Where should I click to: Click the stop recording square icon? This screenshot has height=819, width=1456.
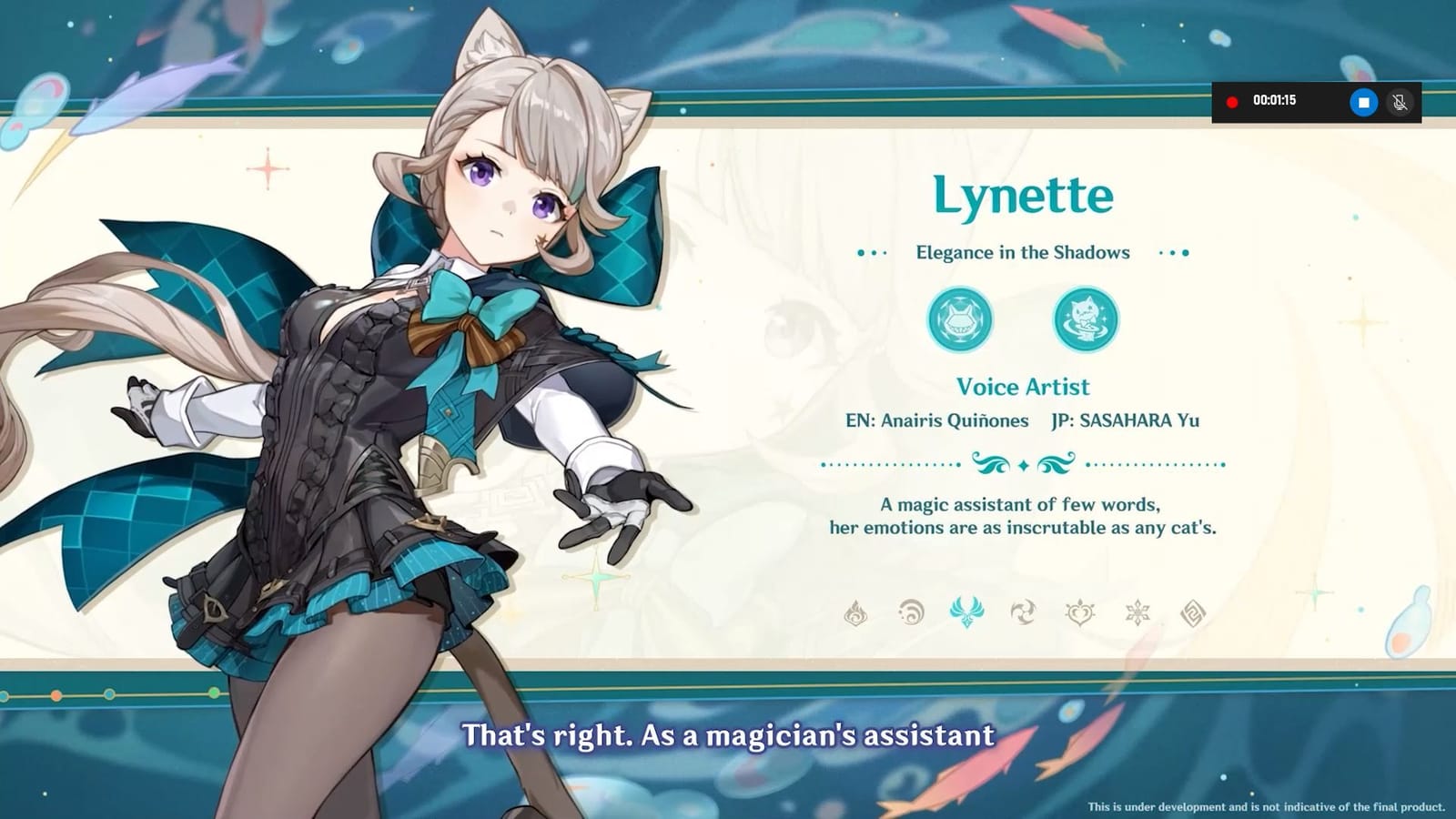1363,101
